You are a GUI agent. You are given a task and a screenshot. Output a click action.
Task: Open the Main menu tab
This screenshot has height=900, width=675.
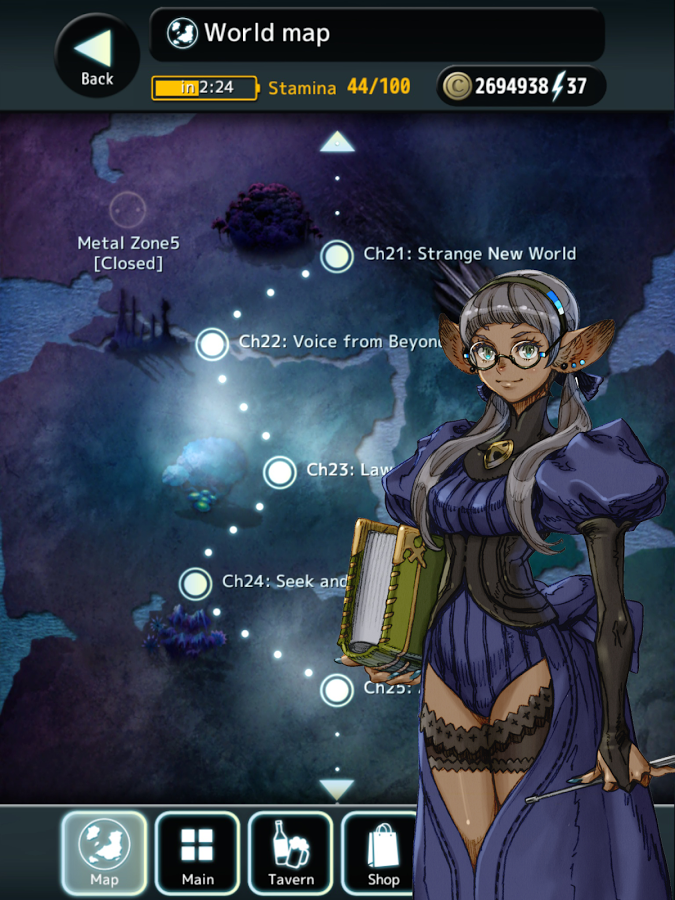click(x=197, y=852)
